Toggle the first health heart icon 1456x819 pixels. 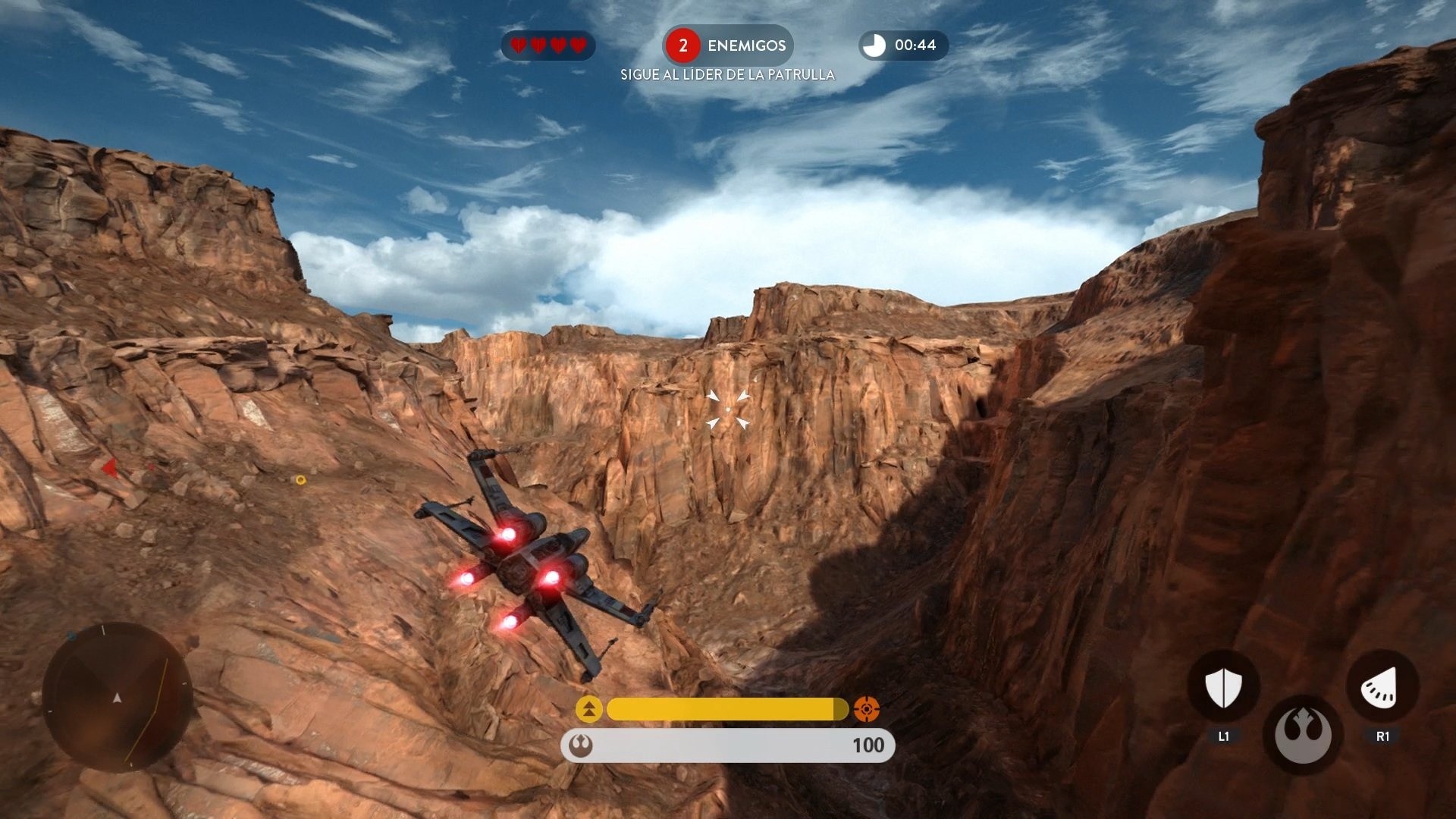517,45
